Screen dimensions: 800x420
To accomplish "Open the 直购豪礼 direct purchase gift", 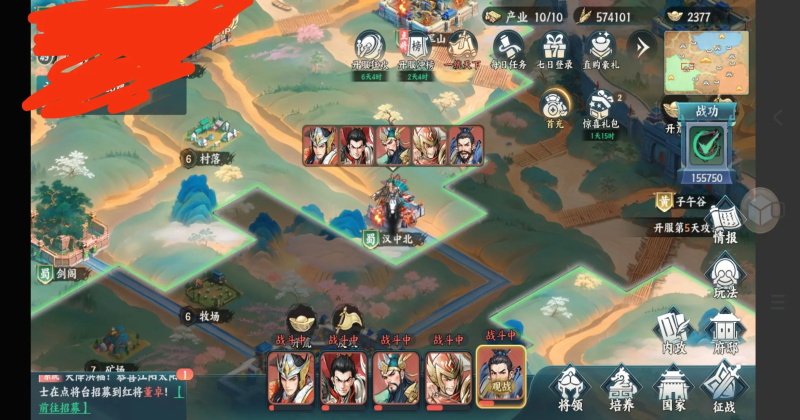I will pyautogui.click(x=600, y=48).
